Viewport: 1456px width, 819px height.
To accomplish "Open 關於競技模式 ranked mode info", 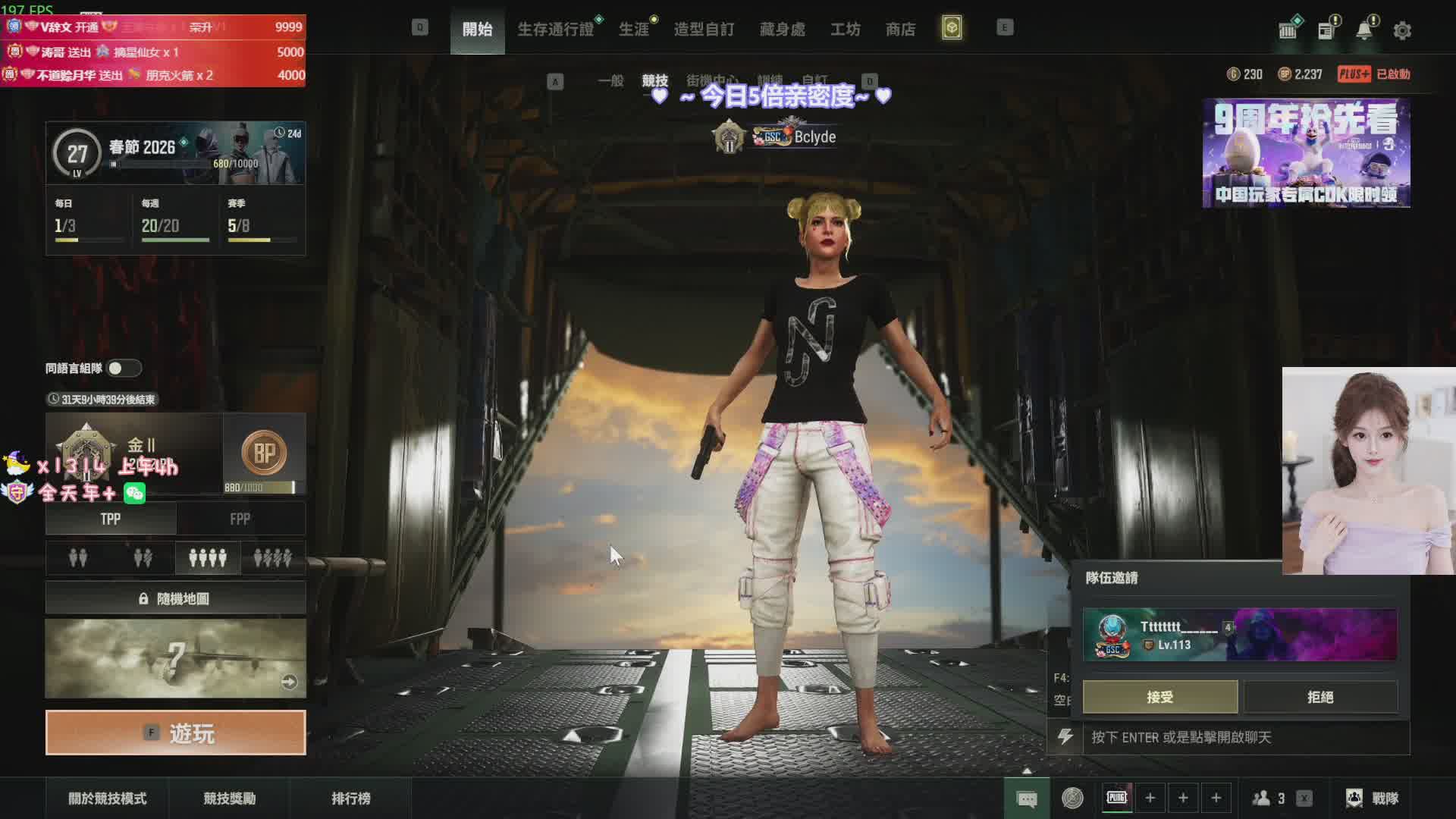I will pyautogui.click(x=108, y=799).
